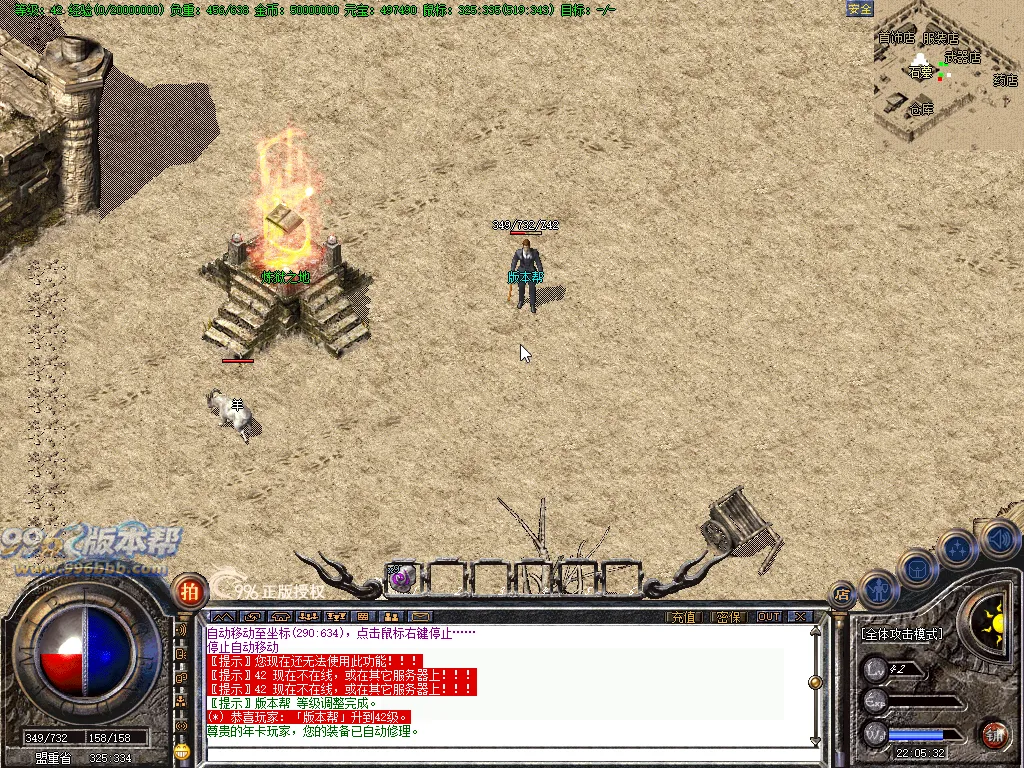Open the 充值 recharge button
The image size is (1024, 768).
(682, 617)
